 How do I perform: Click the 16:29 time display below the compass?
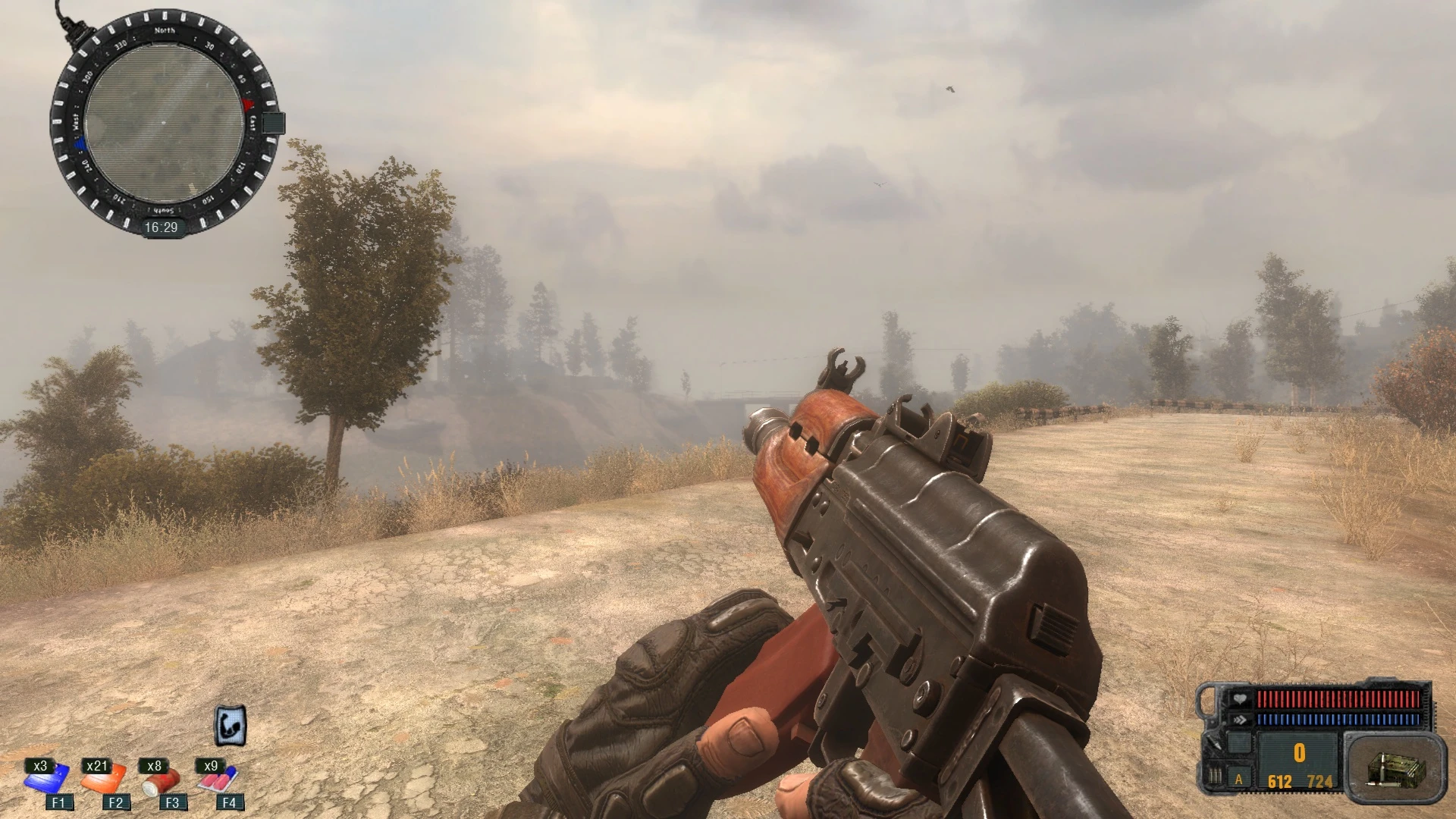(162, 226)
